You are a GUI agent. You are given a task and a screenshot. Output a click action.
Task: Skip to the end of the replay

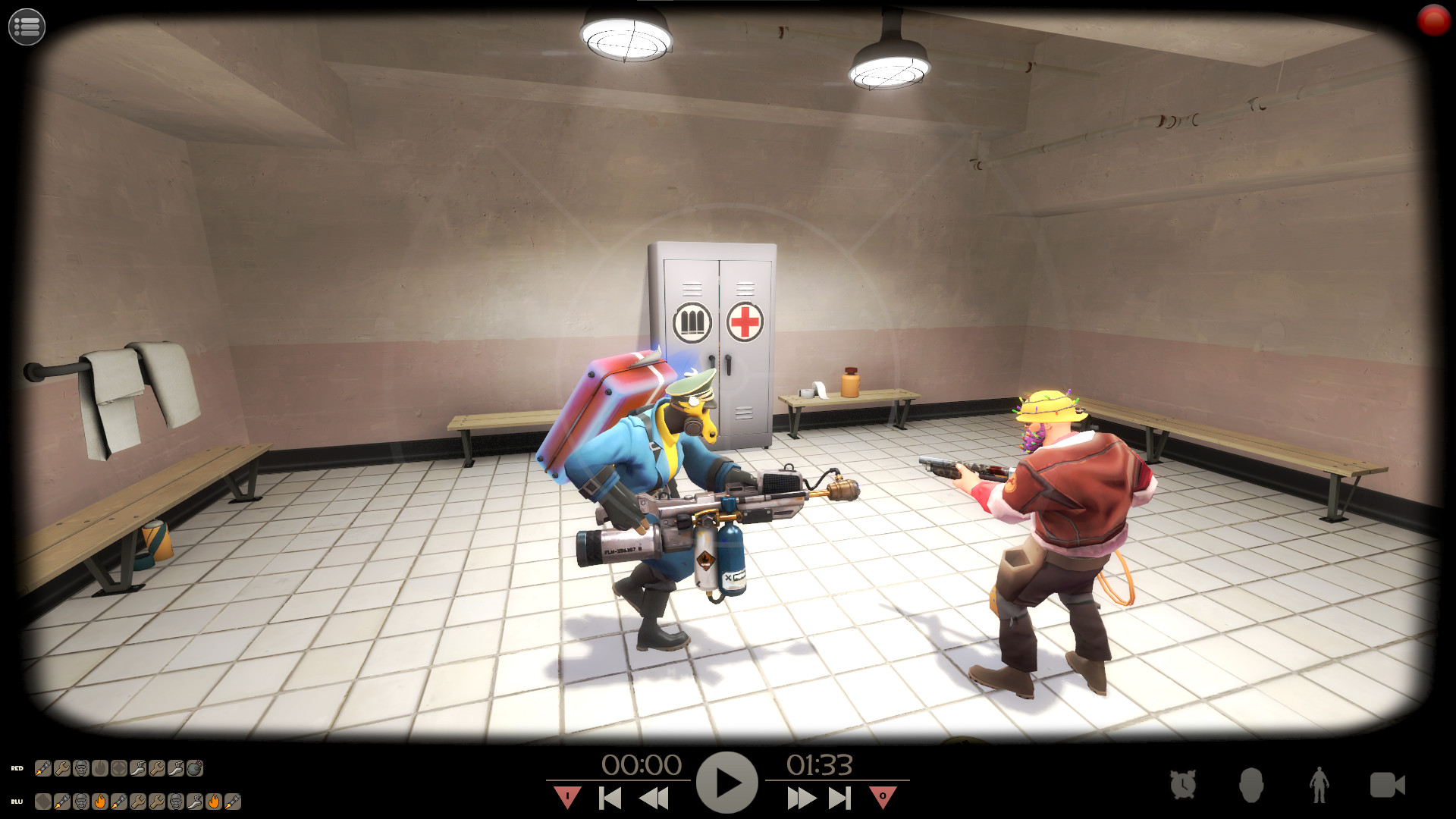(839, 797)
